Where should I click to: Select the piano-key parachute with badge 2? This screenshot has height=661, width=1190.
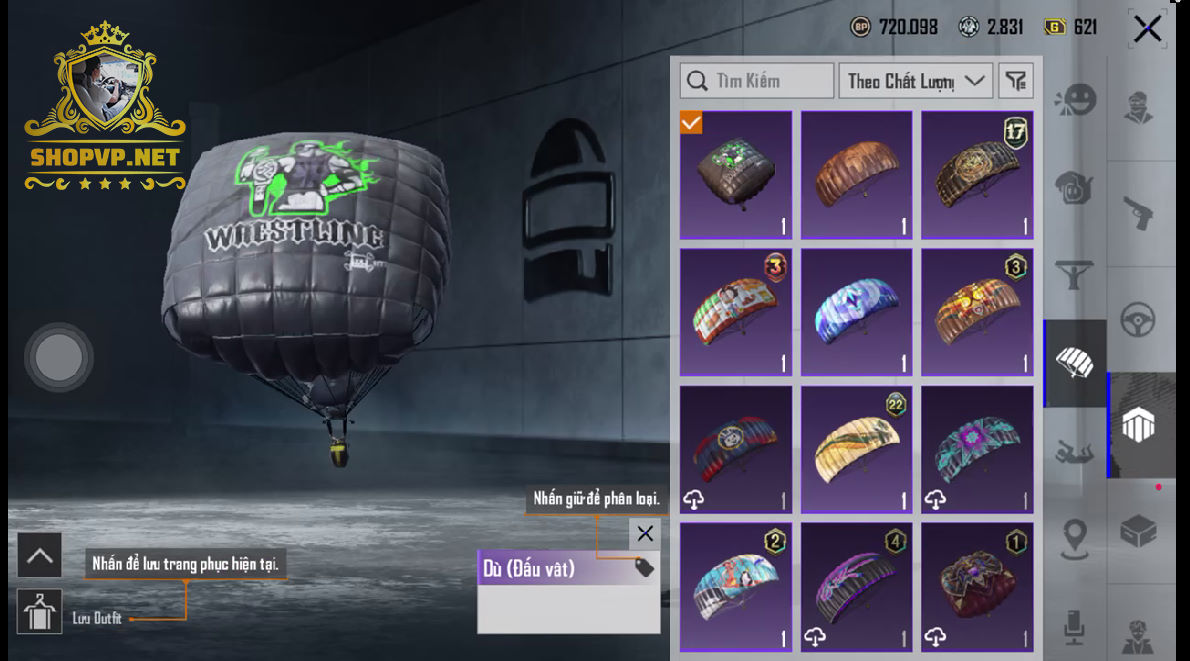(736, 587)
